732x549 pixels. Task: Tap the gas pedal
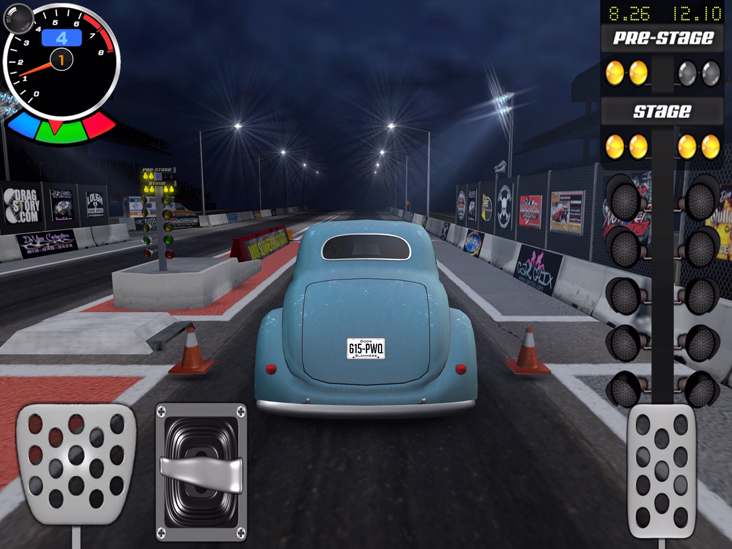pos(661,470)
